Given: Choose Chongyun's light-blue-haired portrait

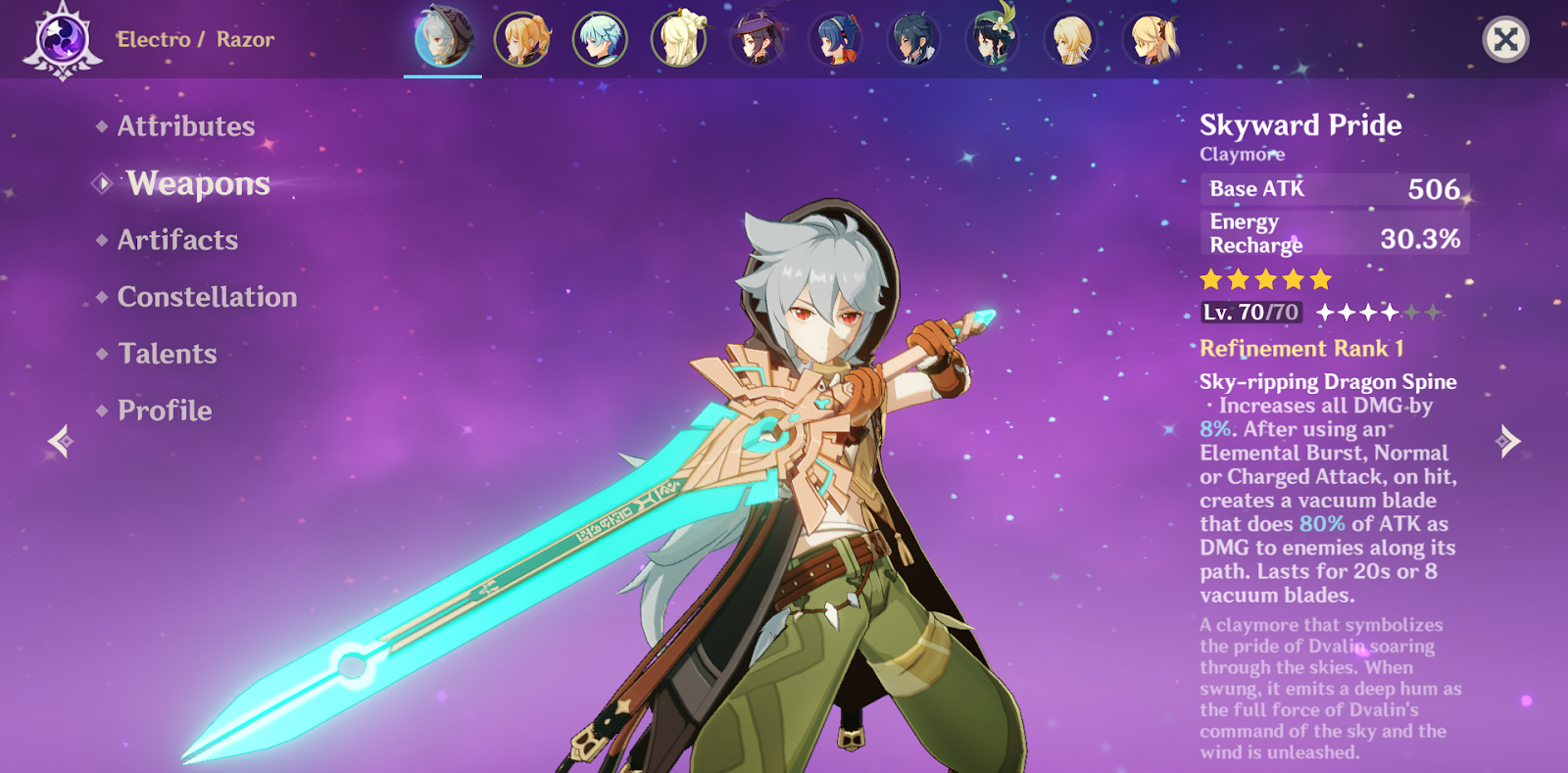Looking at the screenshot, I should 600,39.
